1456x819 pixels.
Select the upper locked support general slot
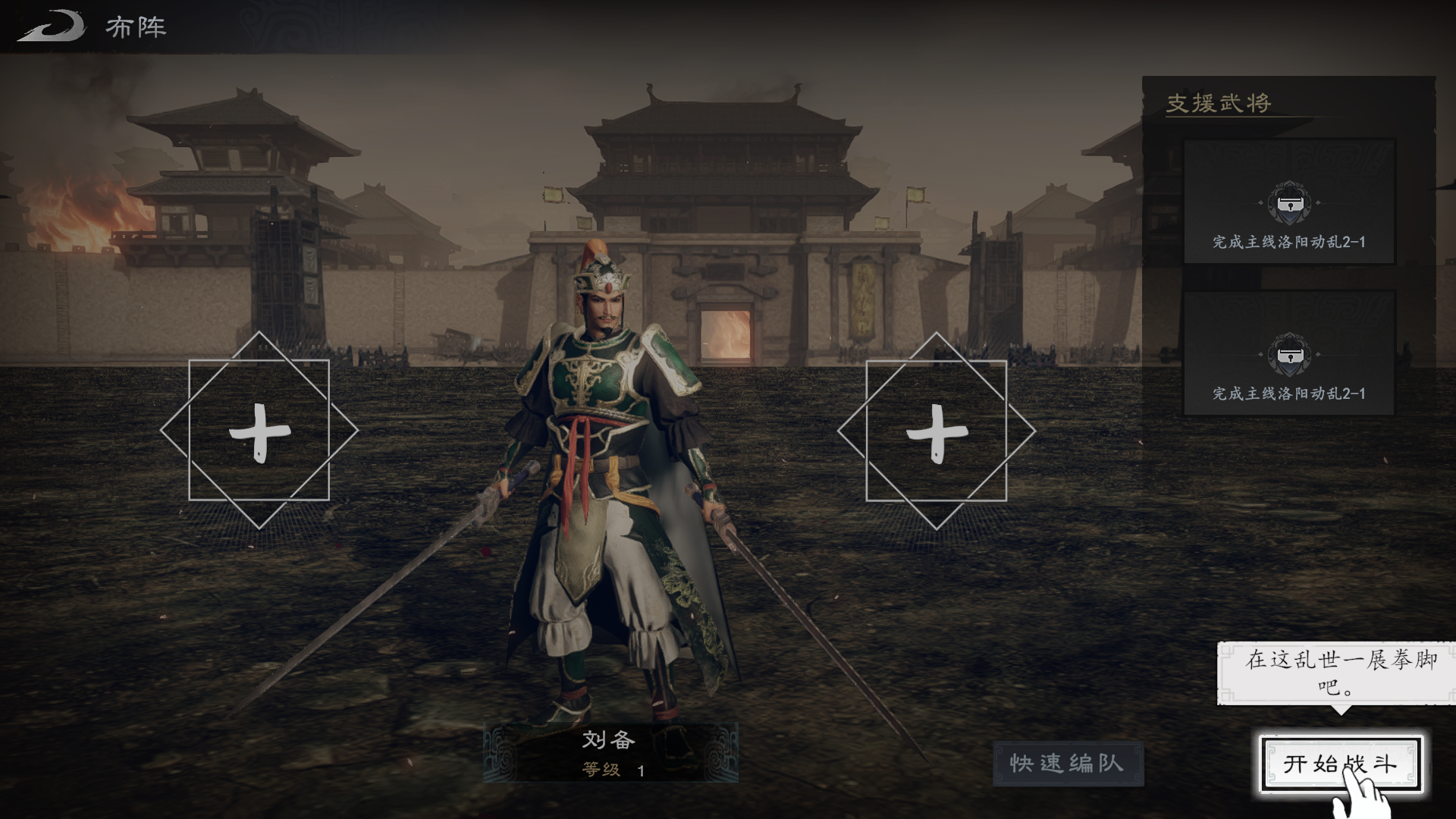[x=1288, y=202]
